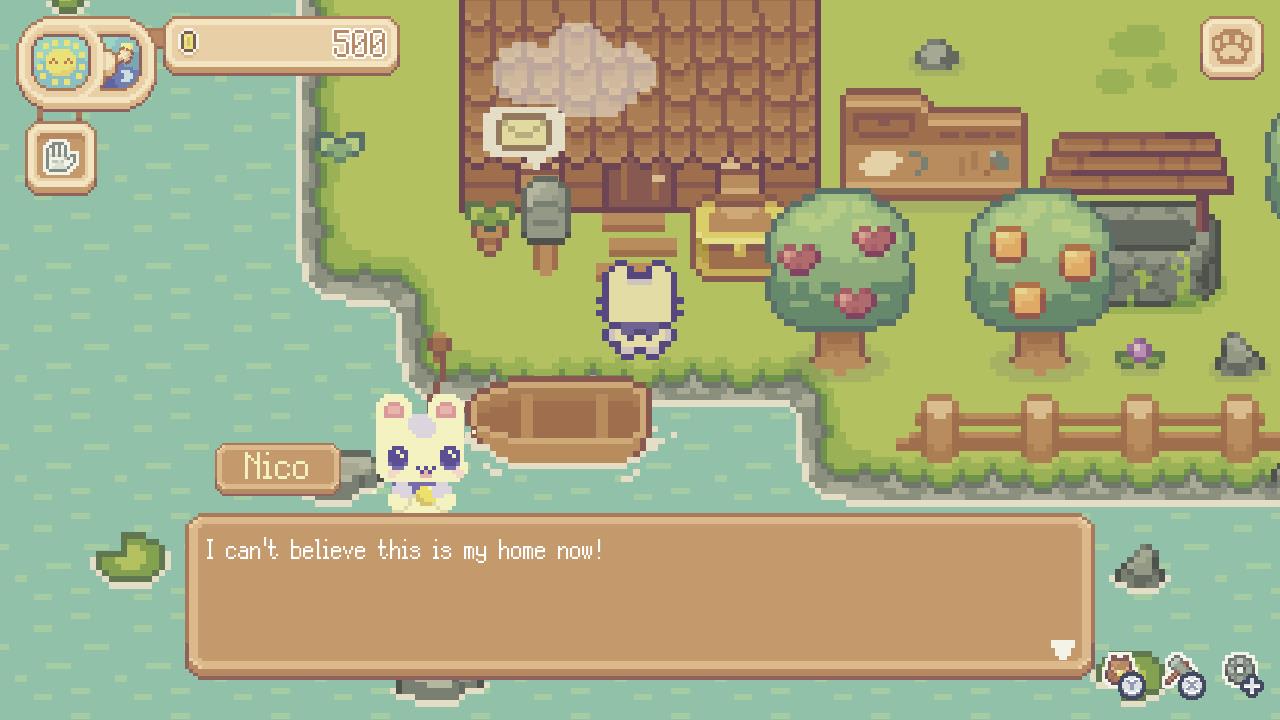Open the paw print menu icon
Screen dimensions: 1280x720
coord(1232,48)
